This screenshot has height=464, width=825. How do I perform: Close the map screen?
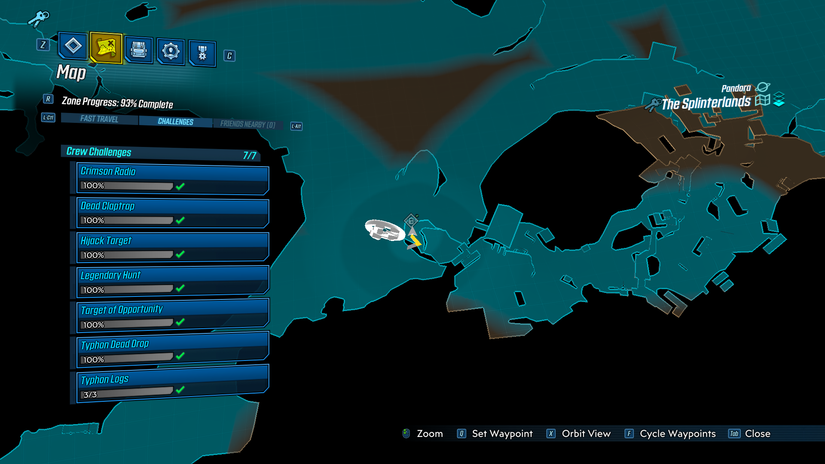coord(749,434)
